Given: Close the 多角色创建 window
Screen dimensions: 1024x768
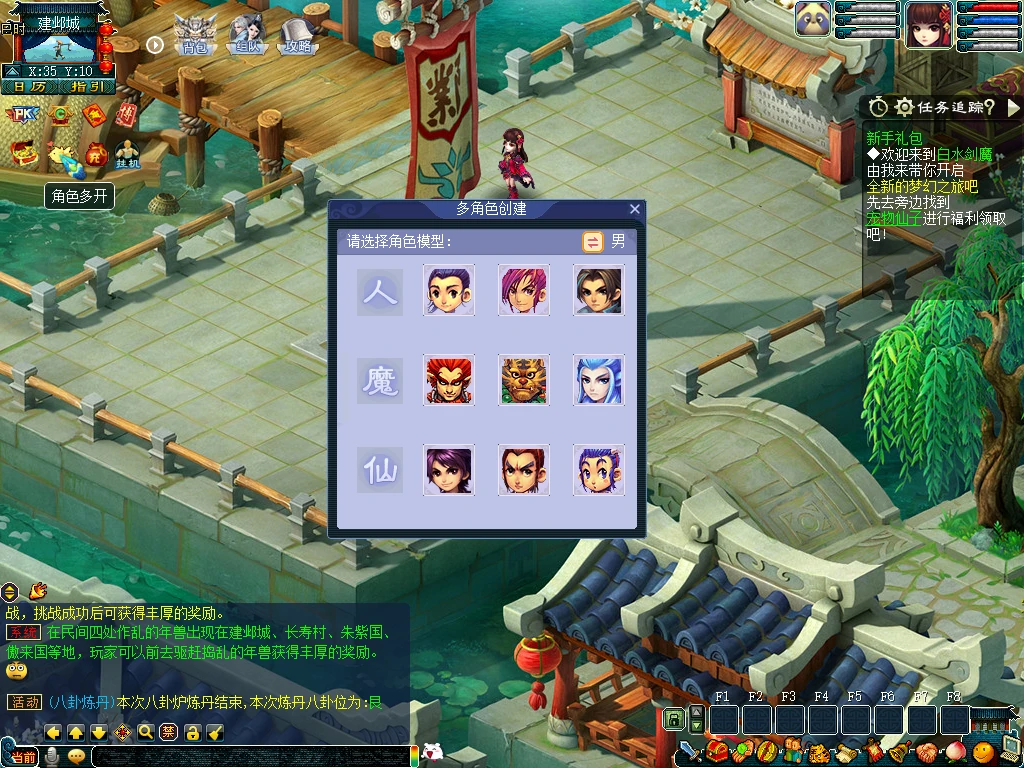Looking at the screenshot, I should pos(634,209).
